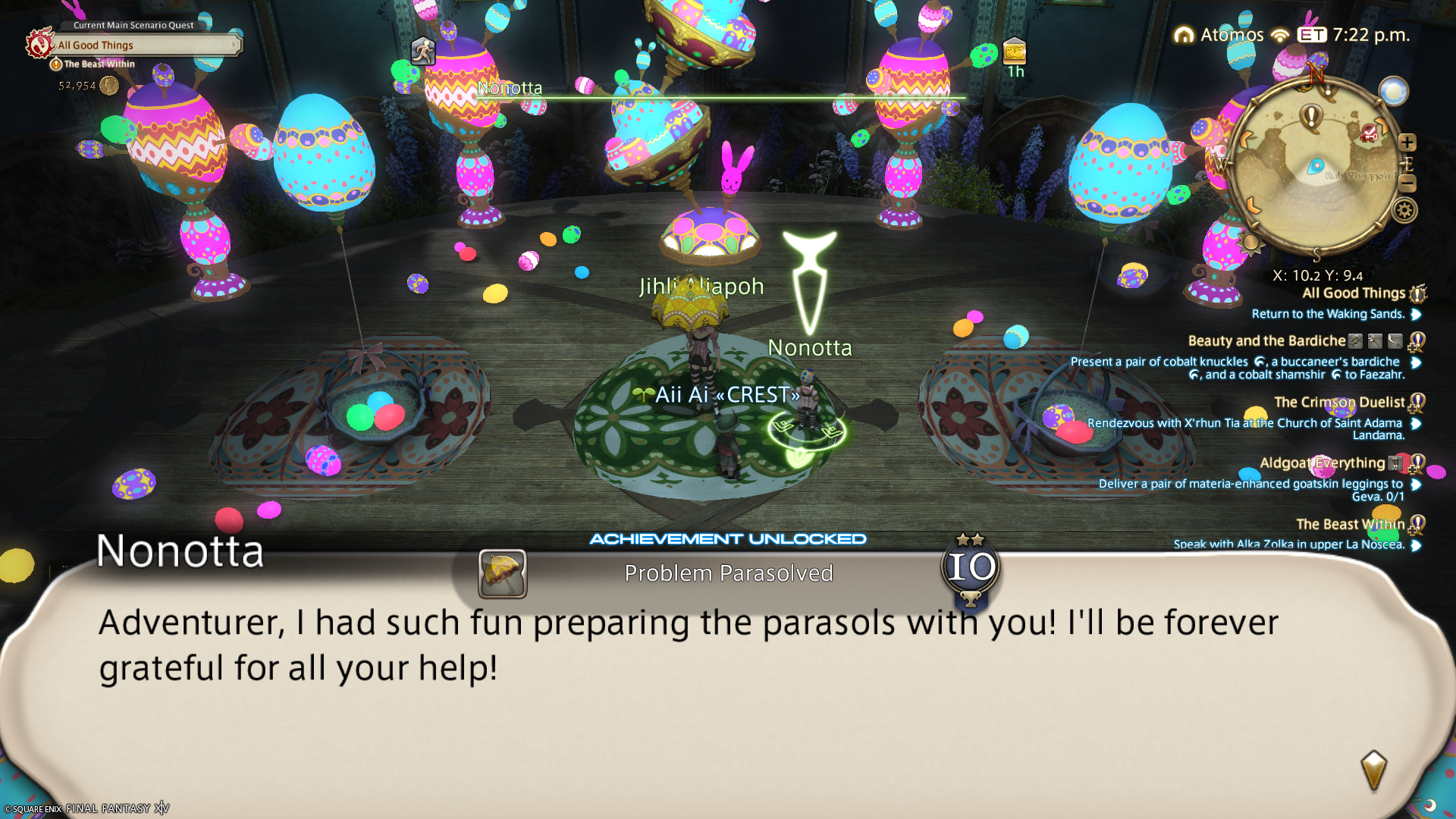The height and width of the screenshot is (819, 1456).
Task: Zoom in the minimap with the plus button
Action: (x=1407, y=143)
